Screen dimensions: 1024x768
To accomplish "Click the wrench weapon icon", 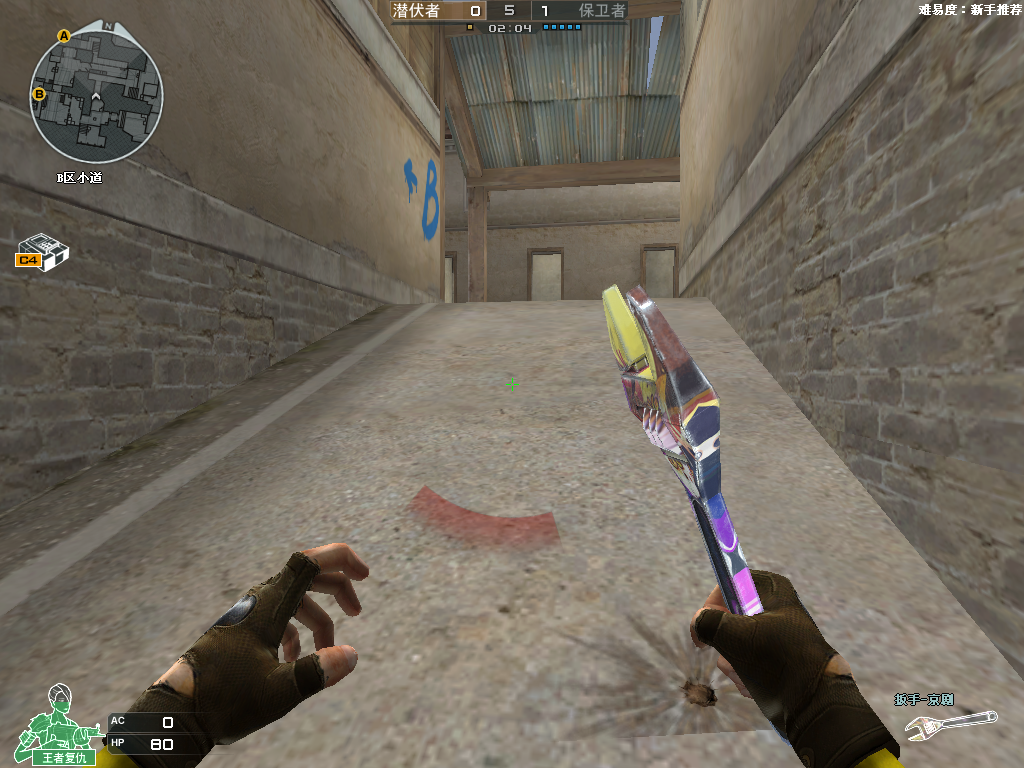I will [x=950, y=724].
